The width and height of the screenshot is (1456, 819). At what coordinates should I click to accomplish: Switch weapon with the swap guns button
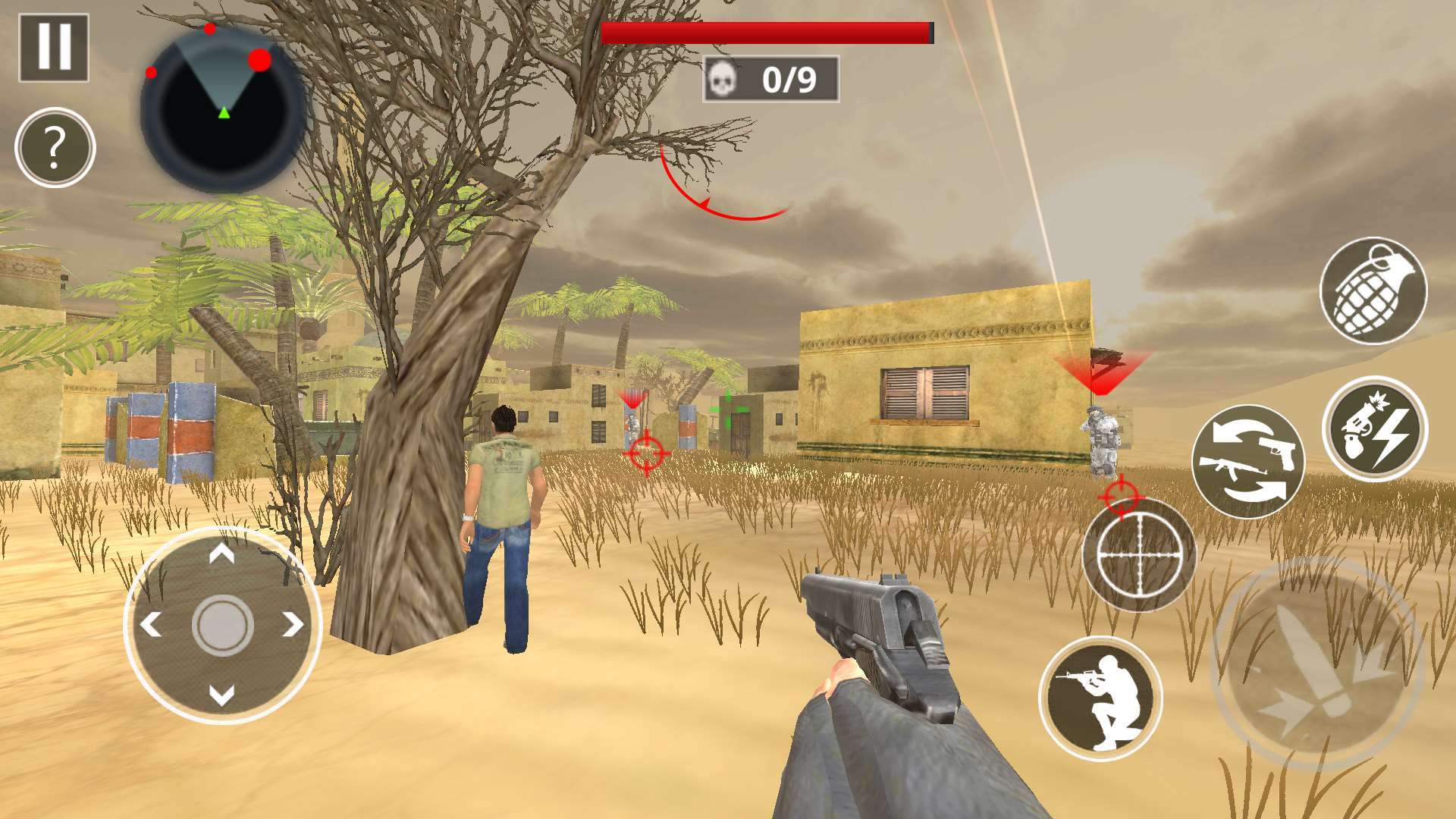[1247, 462]
